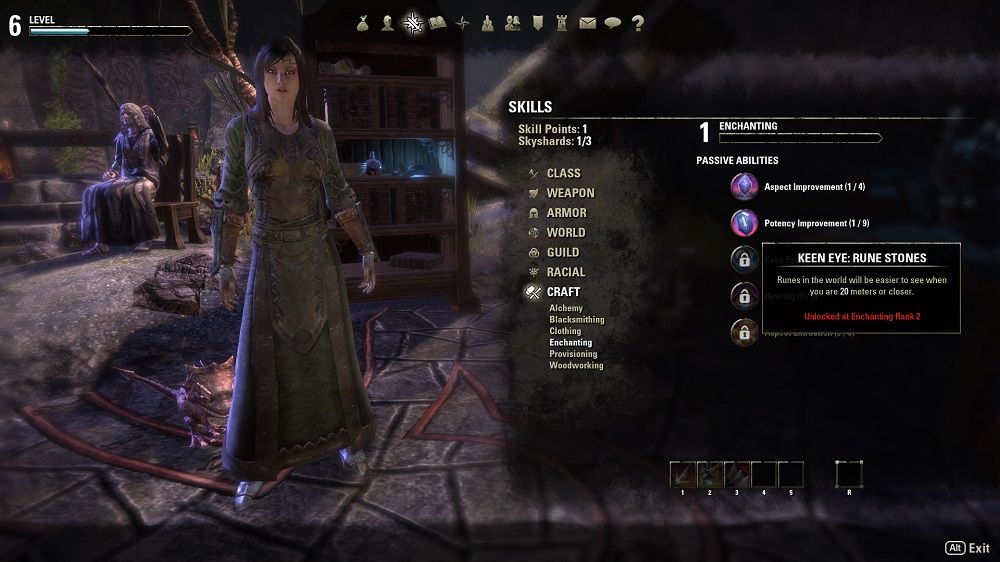
Task: Open the help question mark icon
Action: [x=637, y=23]
